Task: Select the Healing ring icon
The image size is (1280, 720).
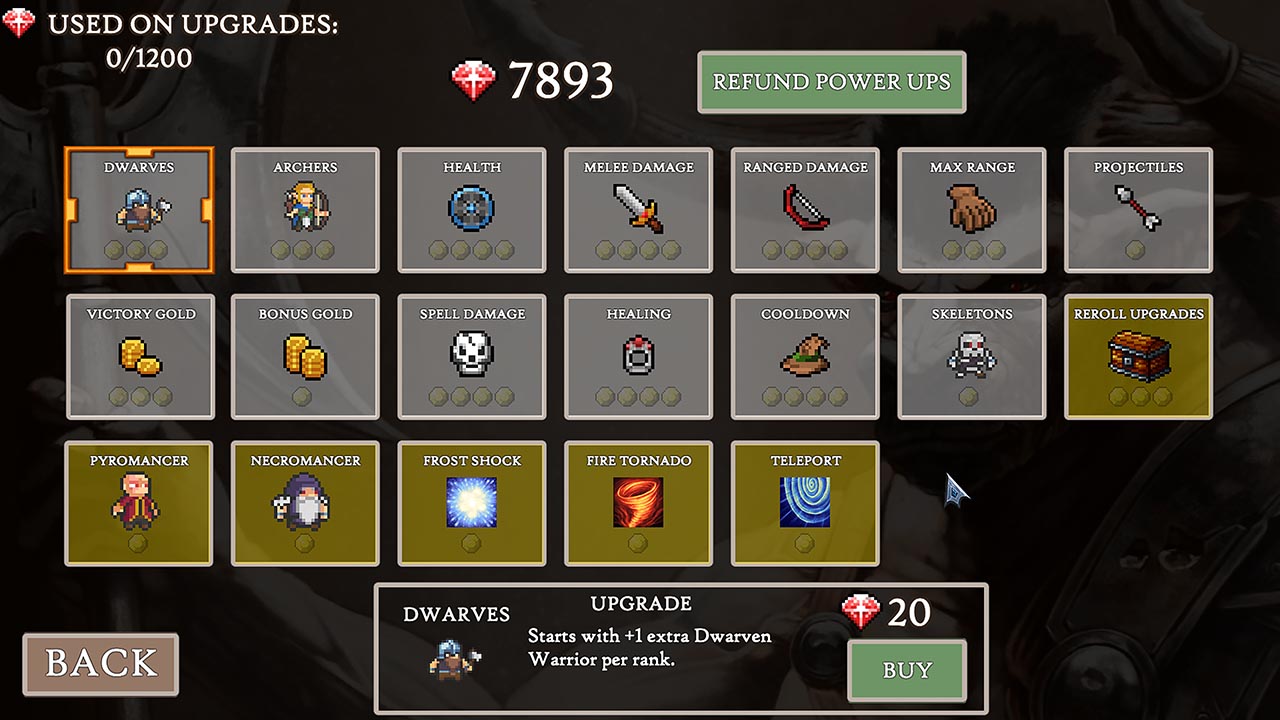Action: (638, 357)
